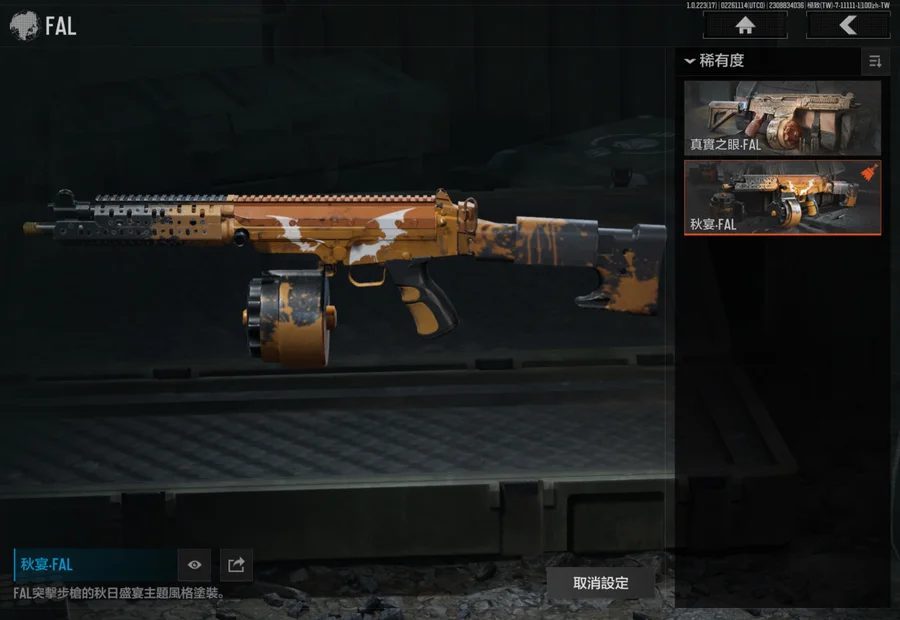Screen dimensions: 900x620
Task: Share the 秋宴-FAL skin
Action: point(236,565)
